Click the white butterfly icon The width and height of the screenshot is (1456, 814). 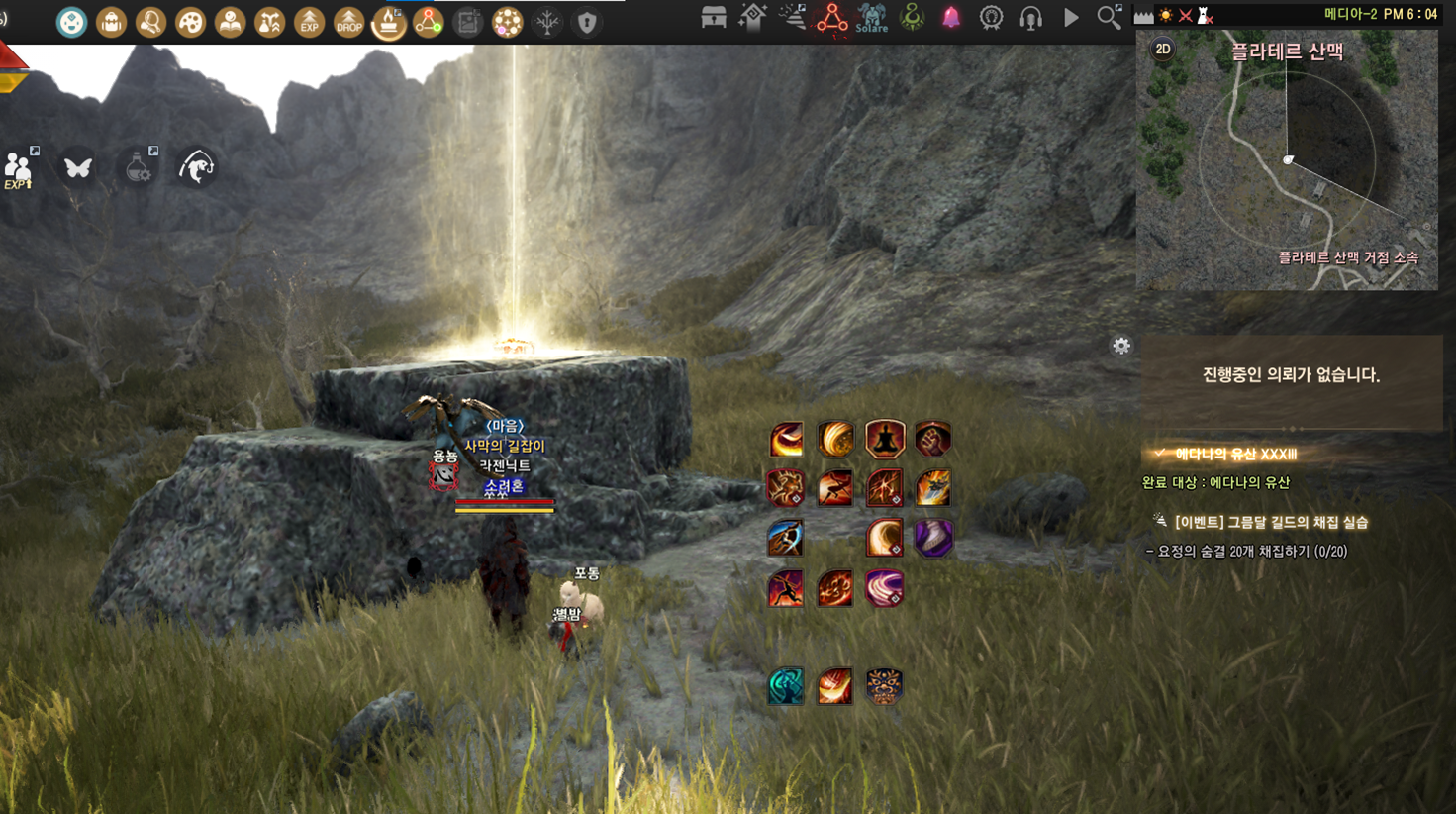[78, 167]
